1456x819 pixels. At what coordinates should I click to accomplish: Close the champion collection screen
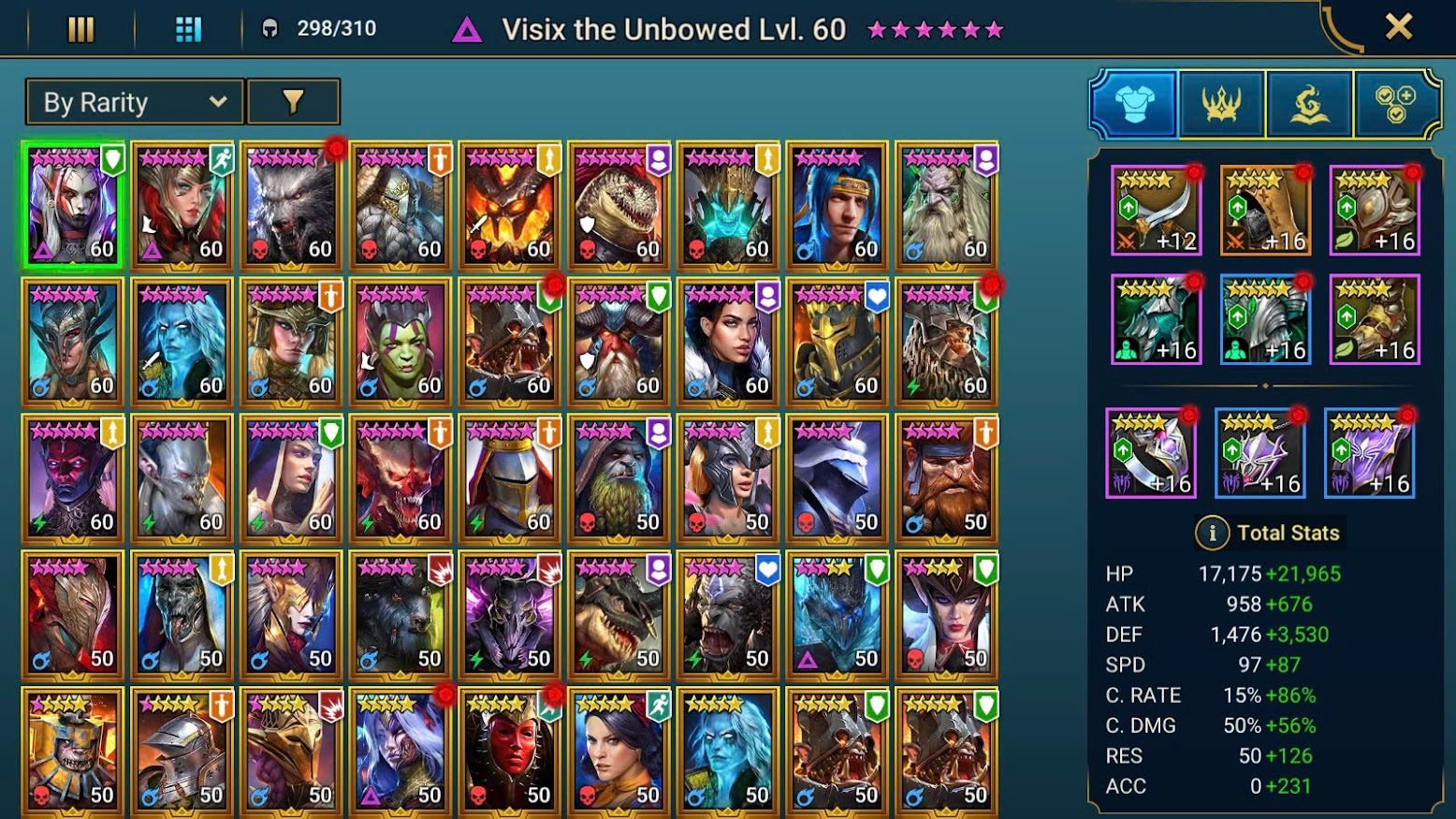[1398, 27]
